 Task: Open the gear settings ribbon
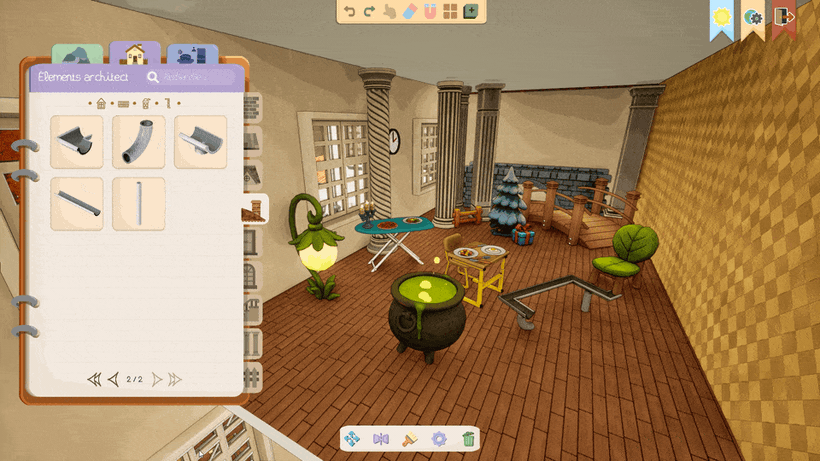tap(753, 18)
